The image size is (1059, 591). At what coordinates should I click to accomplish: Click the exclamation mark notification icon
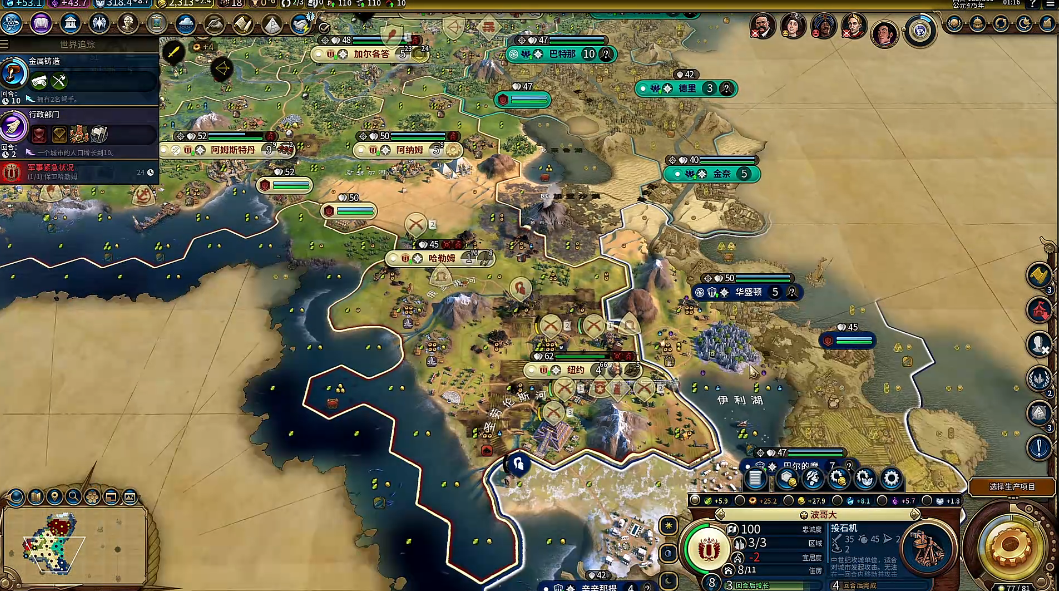pyautogui.click(x=1040, y=446)
